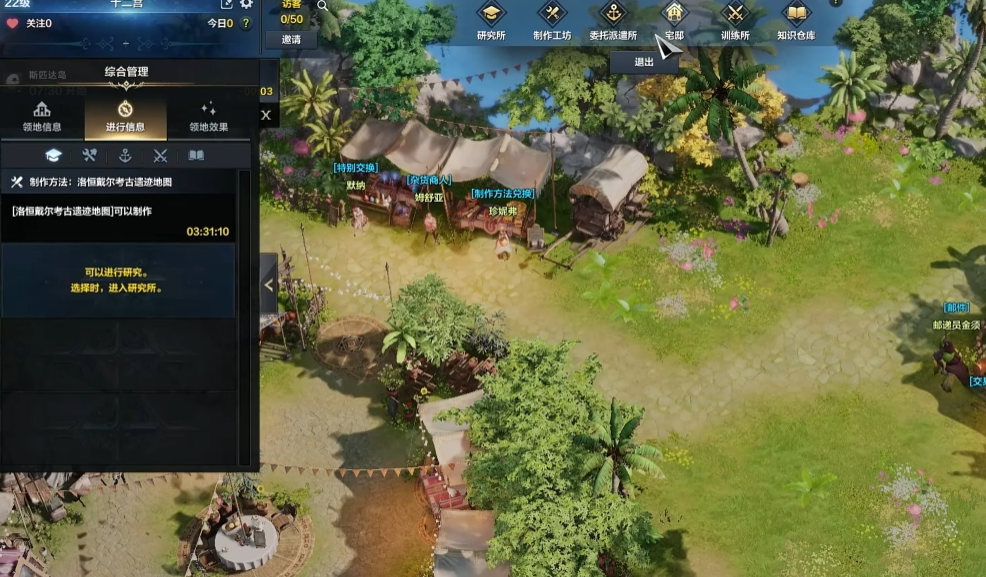Image resolution: width=986 pixels, height=577 pixels.
Task: Switch to the 领地效果 tab
Action: (208, 117)
